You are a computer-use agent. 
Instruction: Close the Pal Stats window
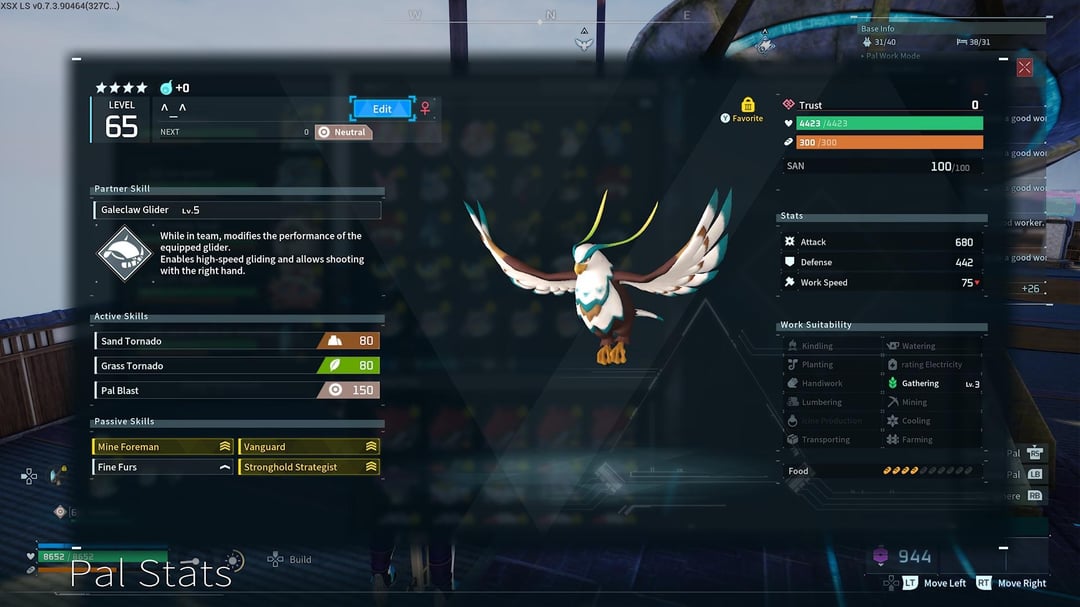(1024, 68)
